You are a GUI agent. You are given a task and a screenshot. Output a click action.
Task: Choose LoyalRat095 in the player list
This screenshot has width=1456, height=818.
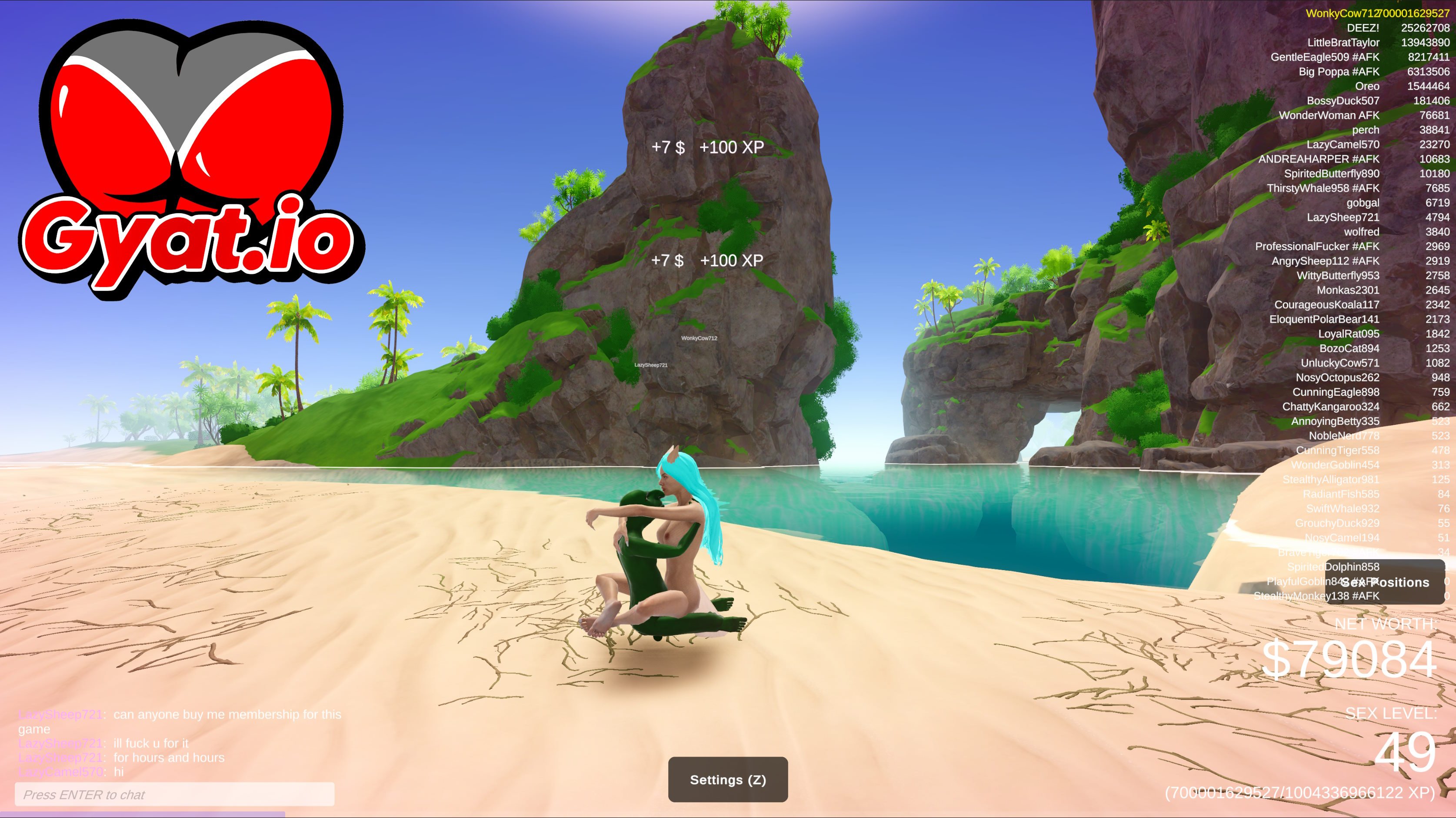[1348, 334]
